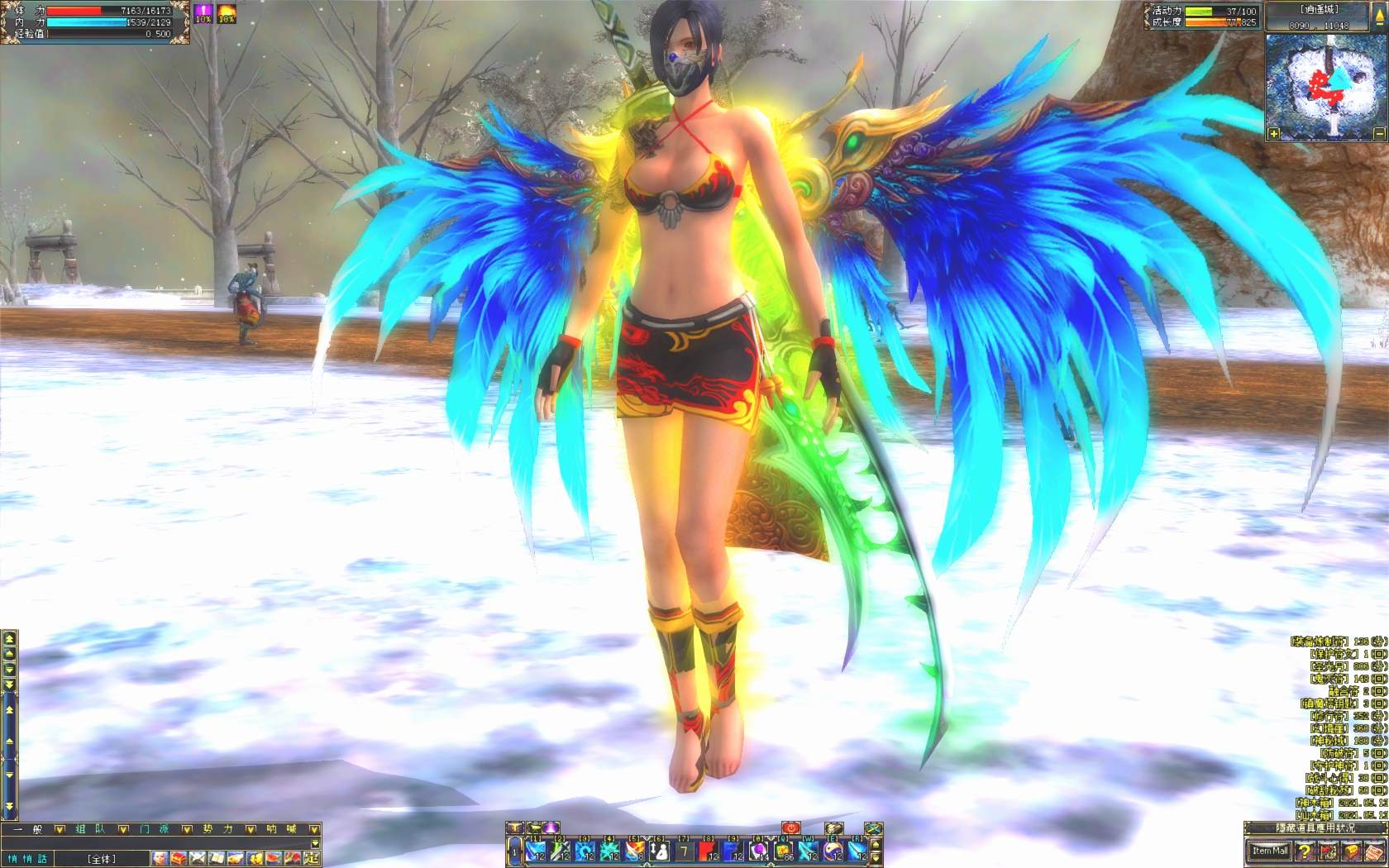This screenshot has height=868, width=1389.
Task: Activate the red flag skill in slot 8
Action: coord(709,851)
